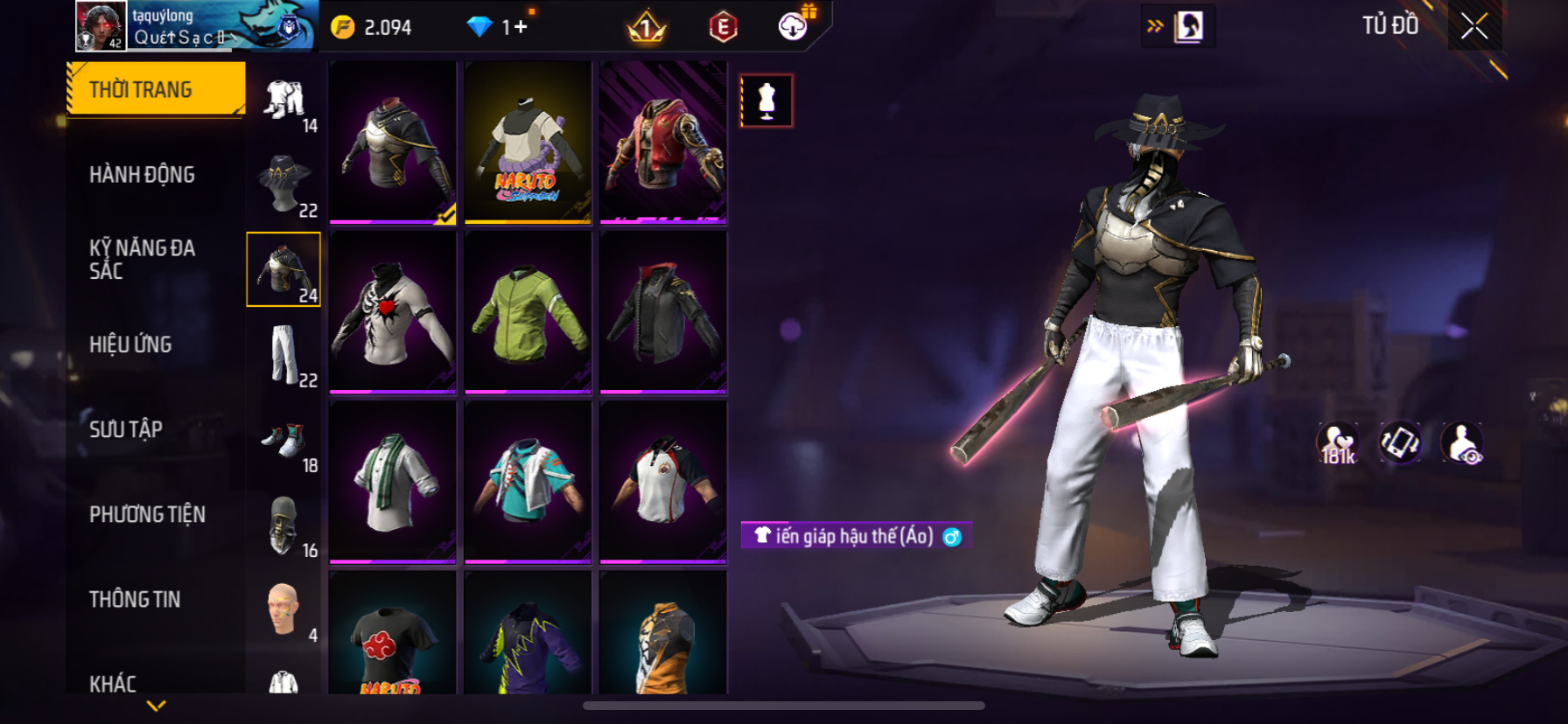Select the hat subcategory icon
Viewport: 1568px width, 724px height.
[x=284, y=184]
